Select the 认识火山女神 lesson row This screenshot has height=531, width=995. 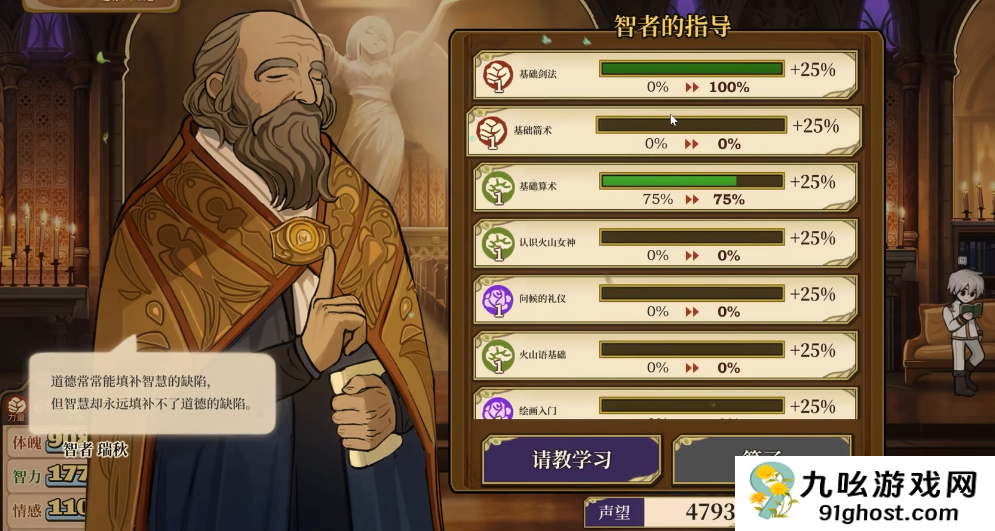coord(665,244)
